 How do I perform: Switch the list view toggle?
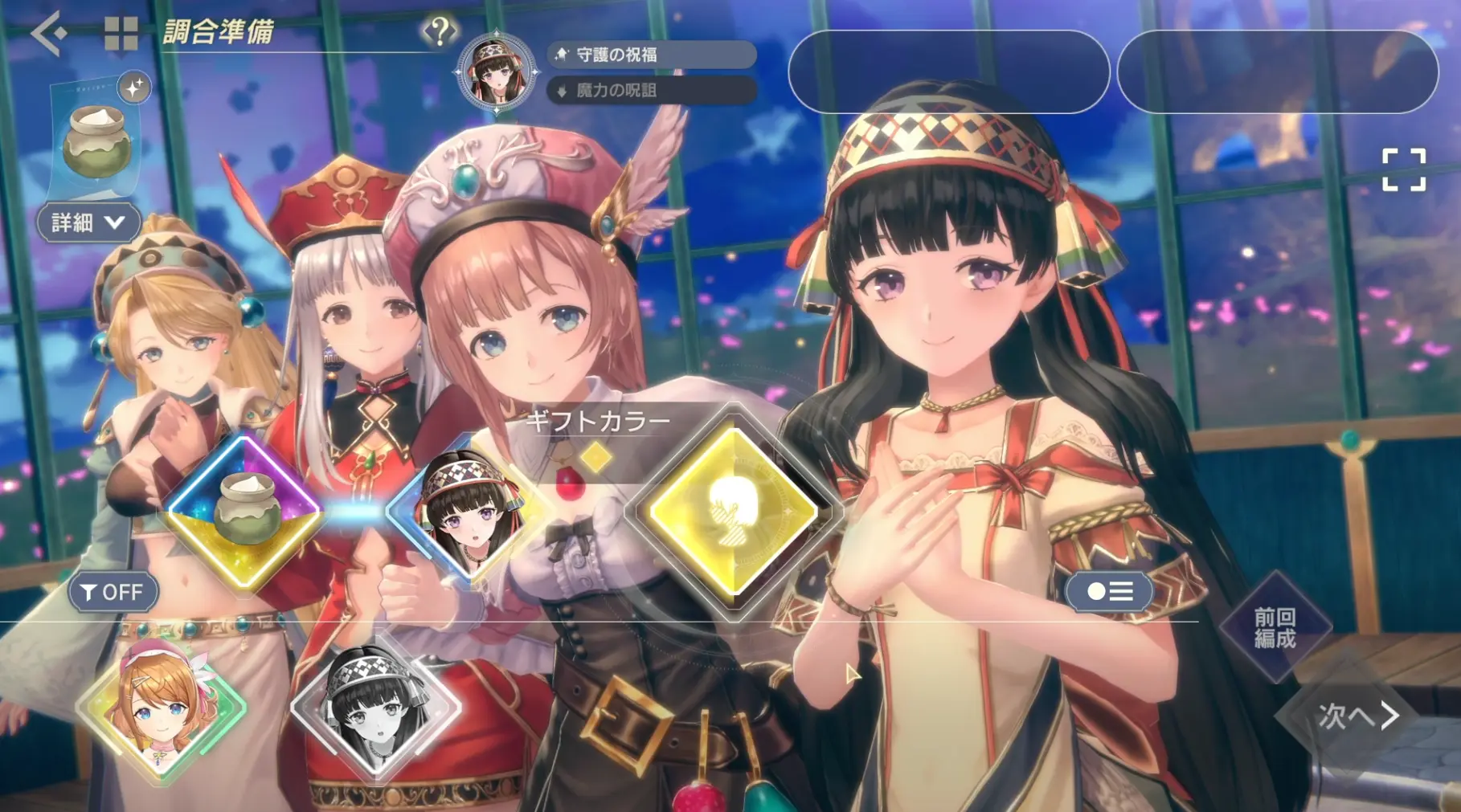pos(1109,592)
